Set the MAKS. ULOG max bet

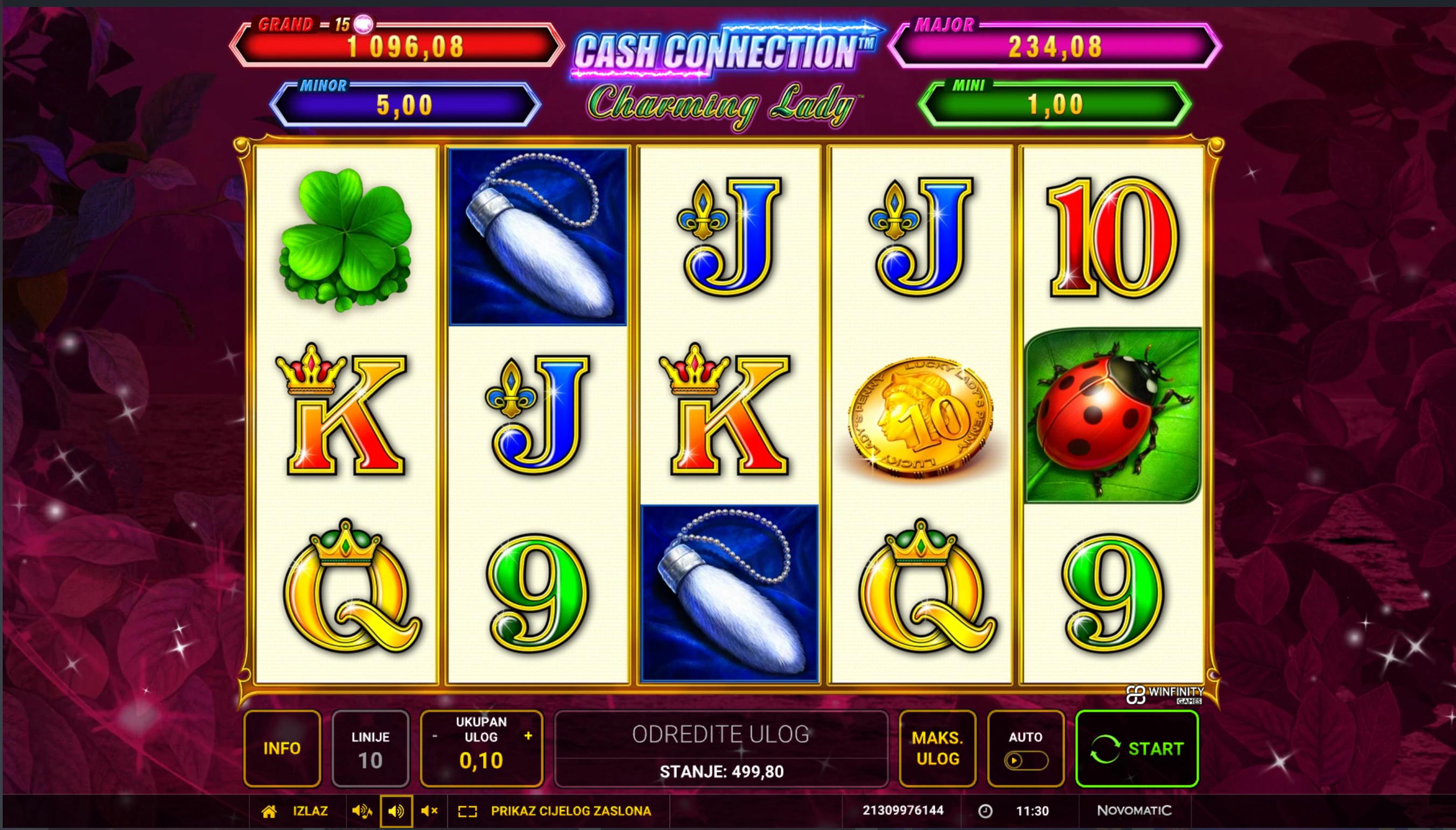pos(937,748)
